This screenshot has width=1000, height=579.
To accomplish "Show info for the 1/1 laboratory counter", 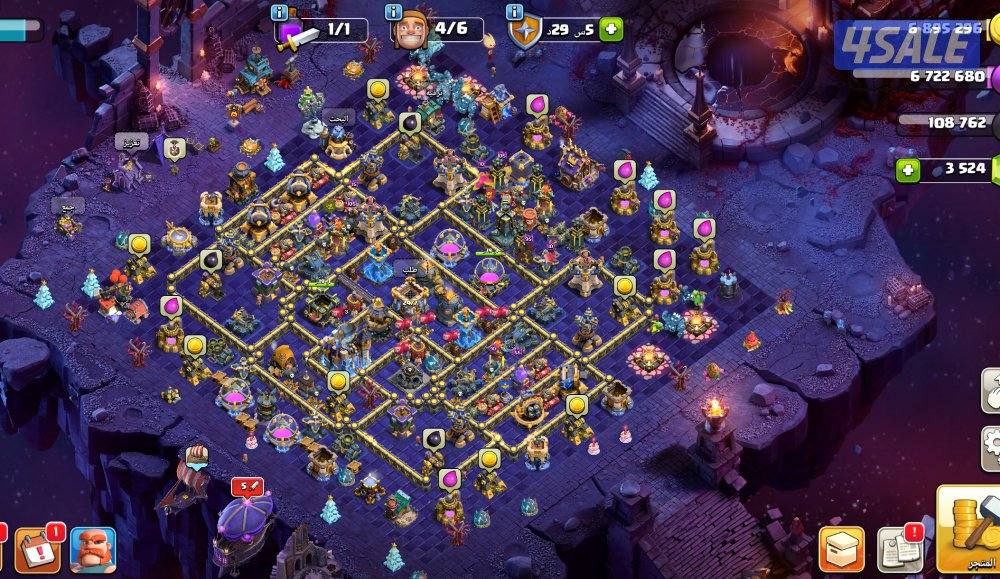I will [280, 13].
